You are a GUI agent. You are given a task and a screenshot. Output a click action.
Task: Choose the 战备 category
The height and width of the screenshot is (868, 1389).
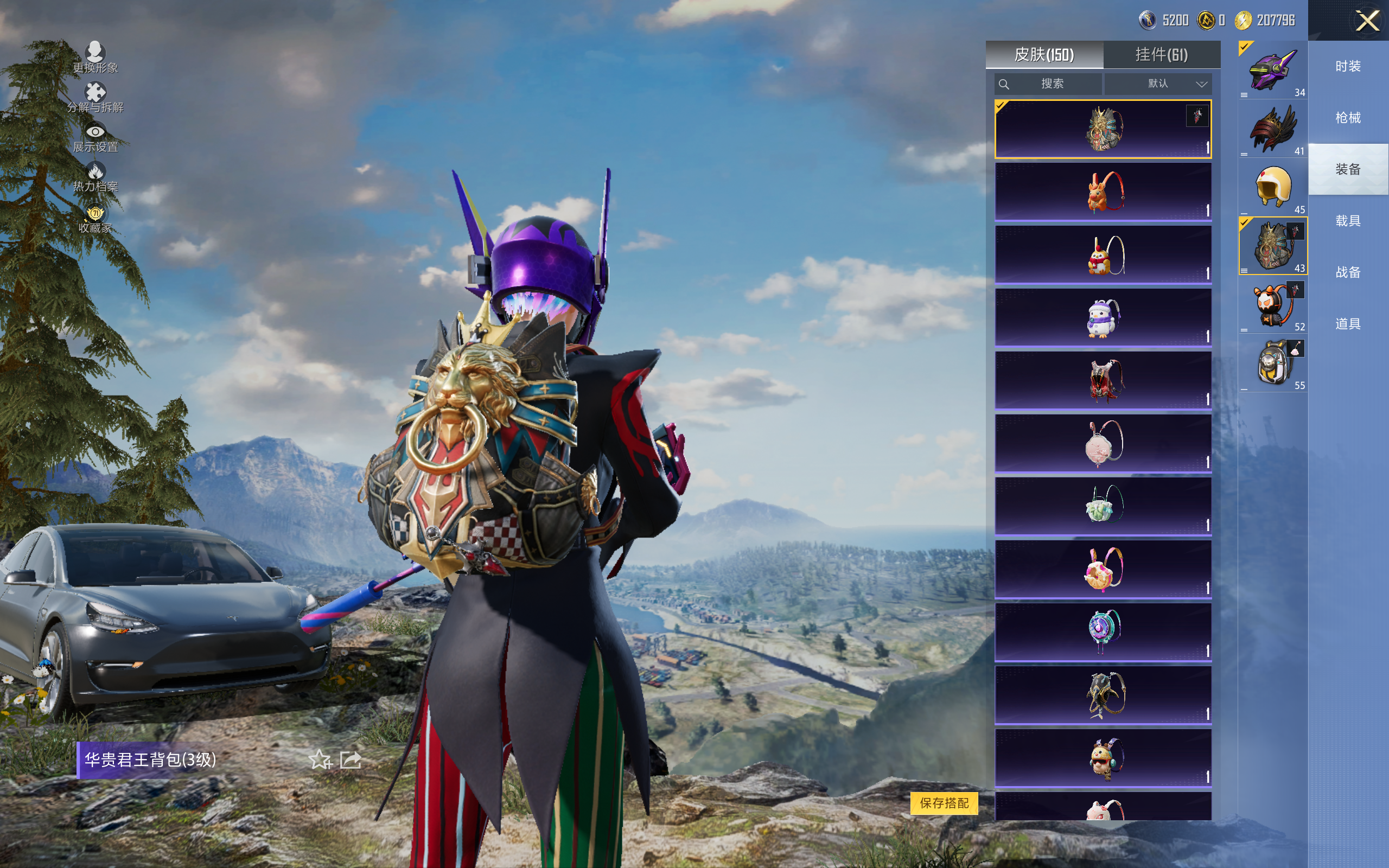(x=1348, y=272)
